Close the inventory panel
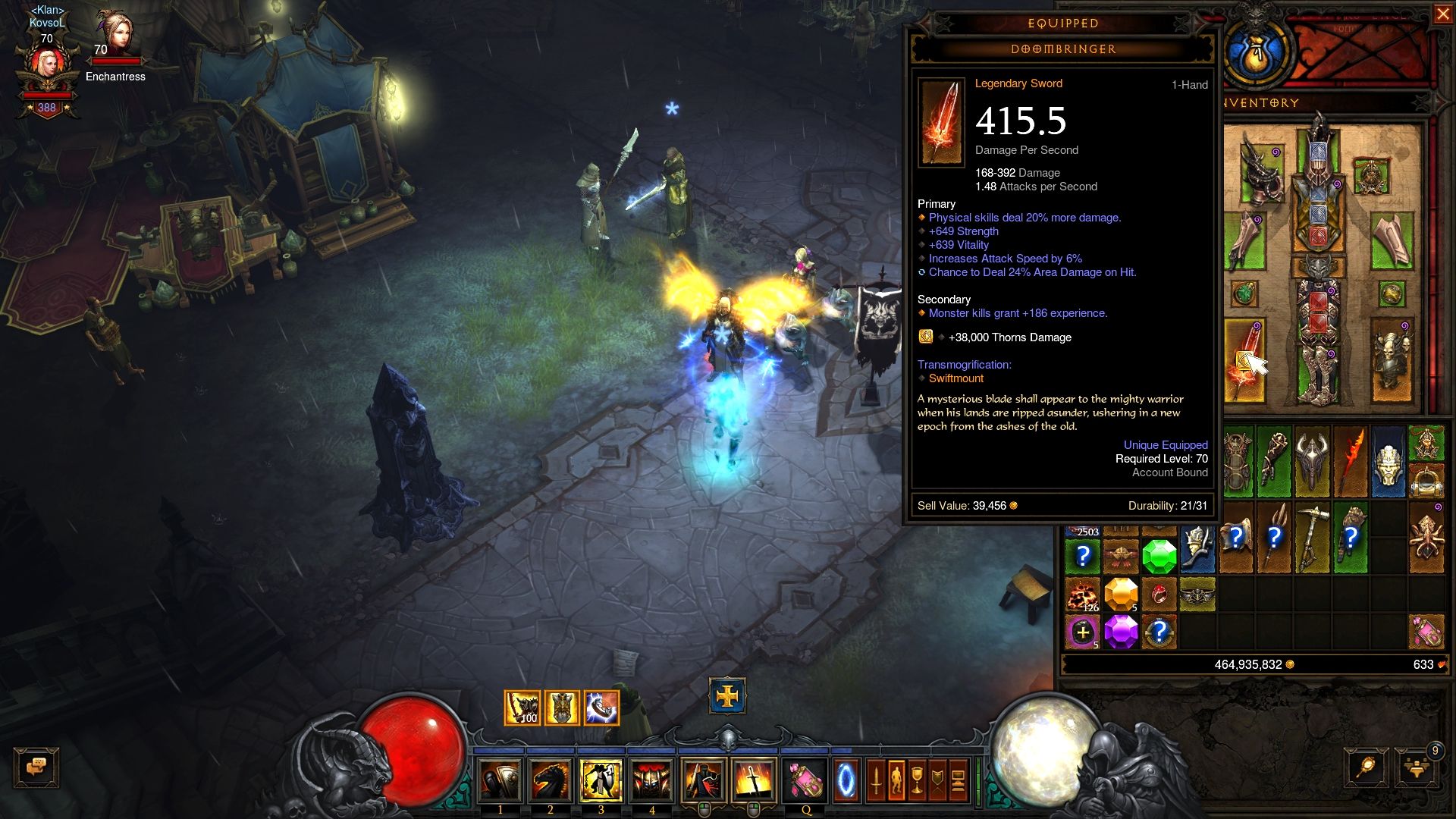The image size is (1456, 819). [1442, 14]
